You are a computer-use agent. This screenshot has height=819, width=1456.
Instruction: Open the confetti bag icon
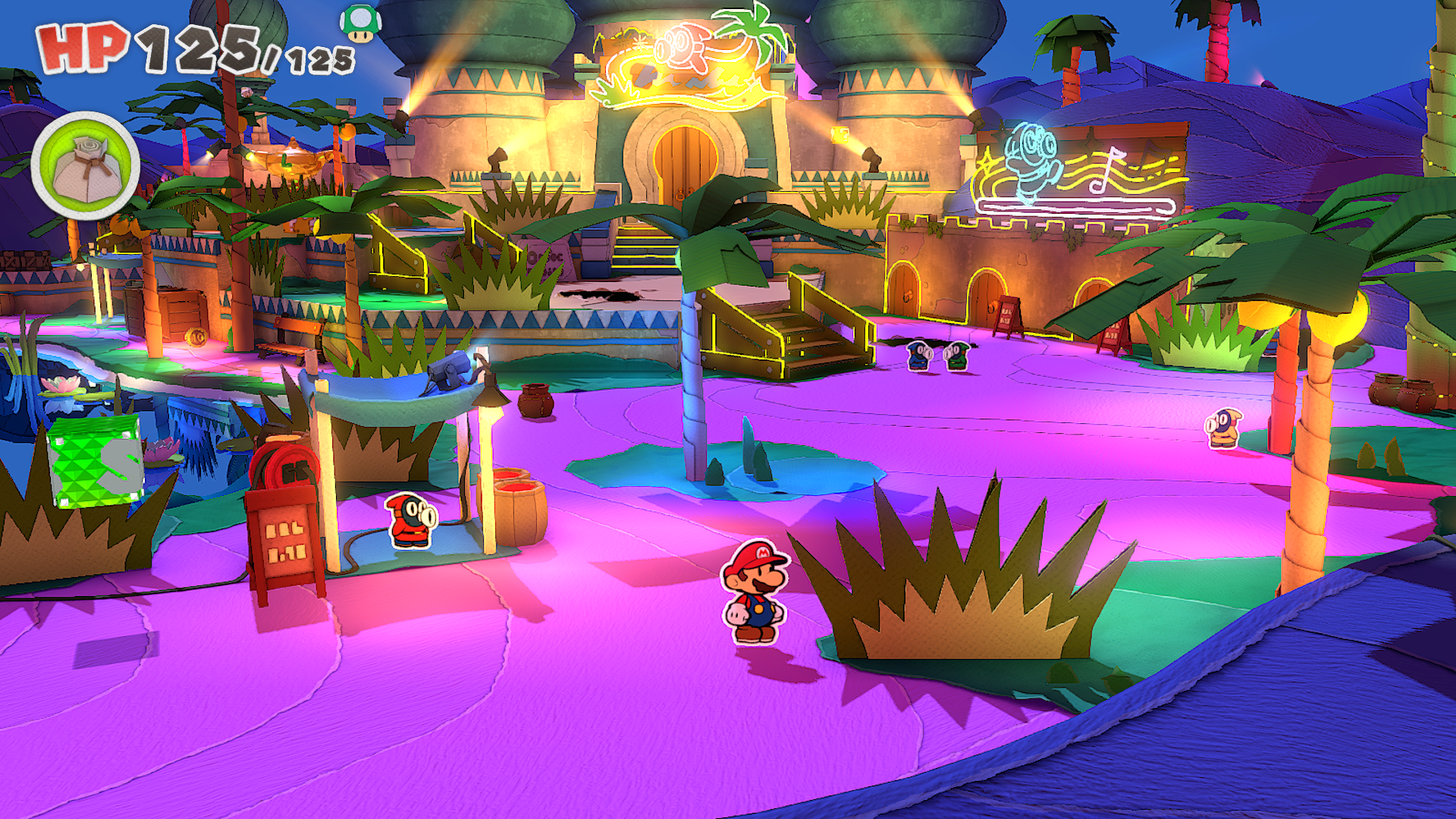tap(86, 167)
